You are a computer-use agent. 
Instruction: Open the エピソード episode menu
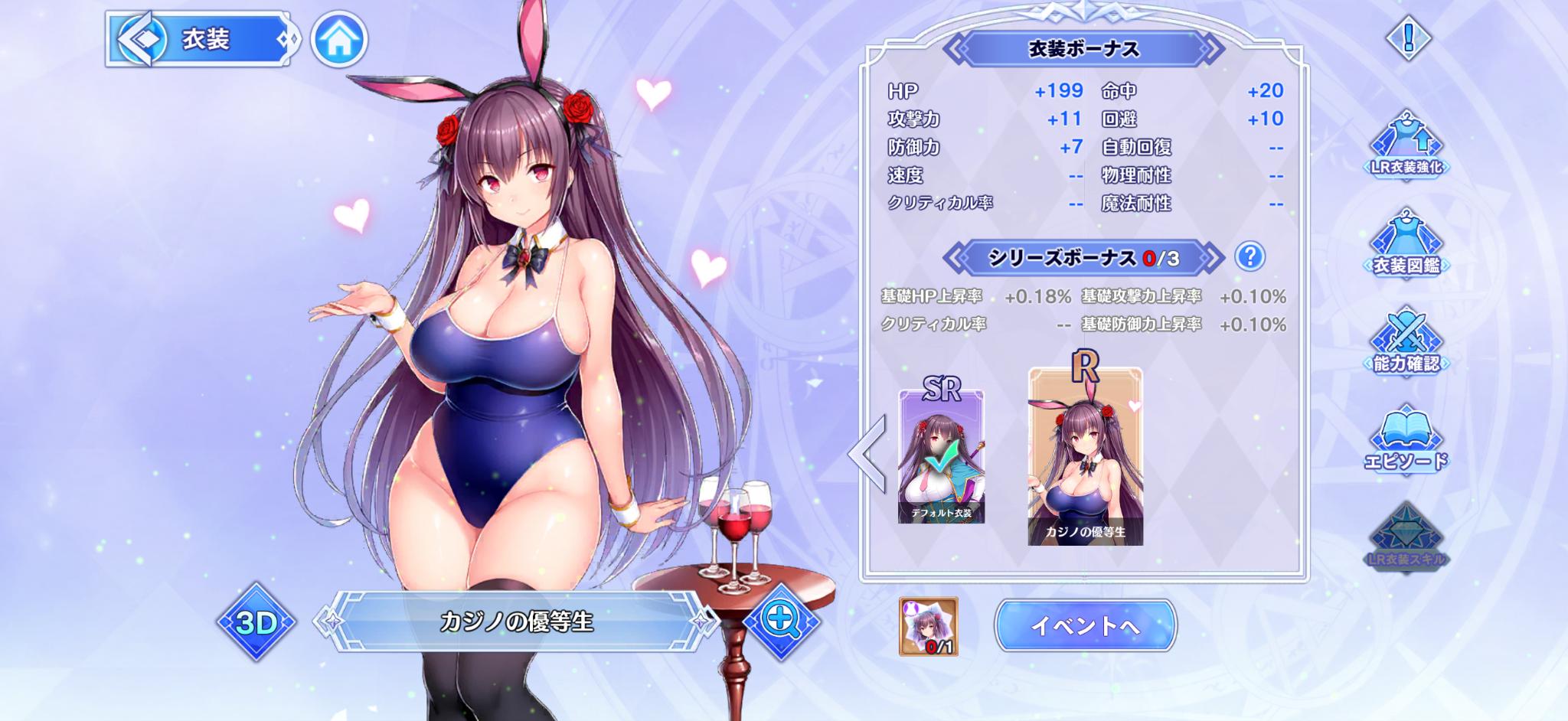click(x=1406, y=439)
